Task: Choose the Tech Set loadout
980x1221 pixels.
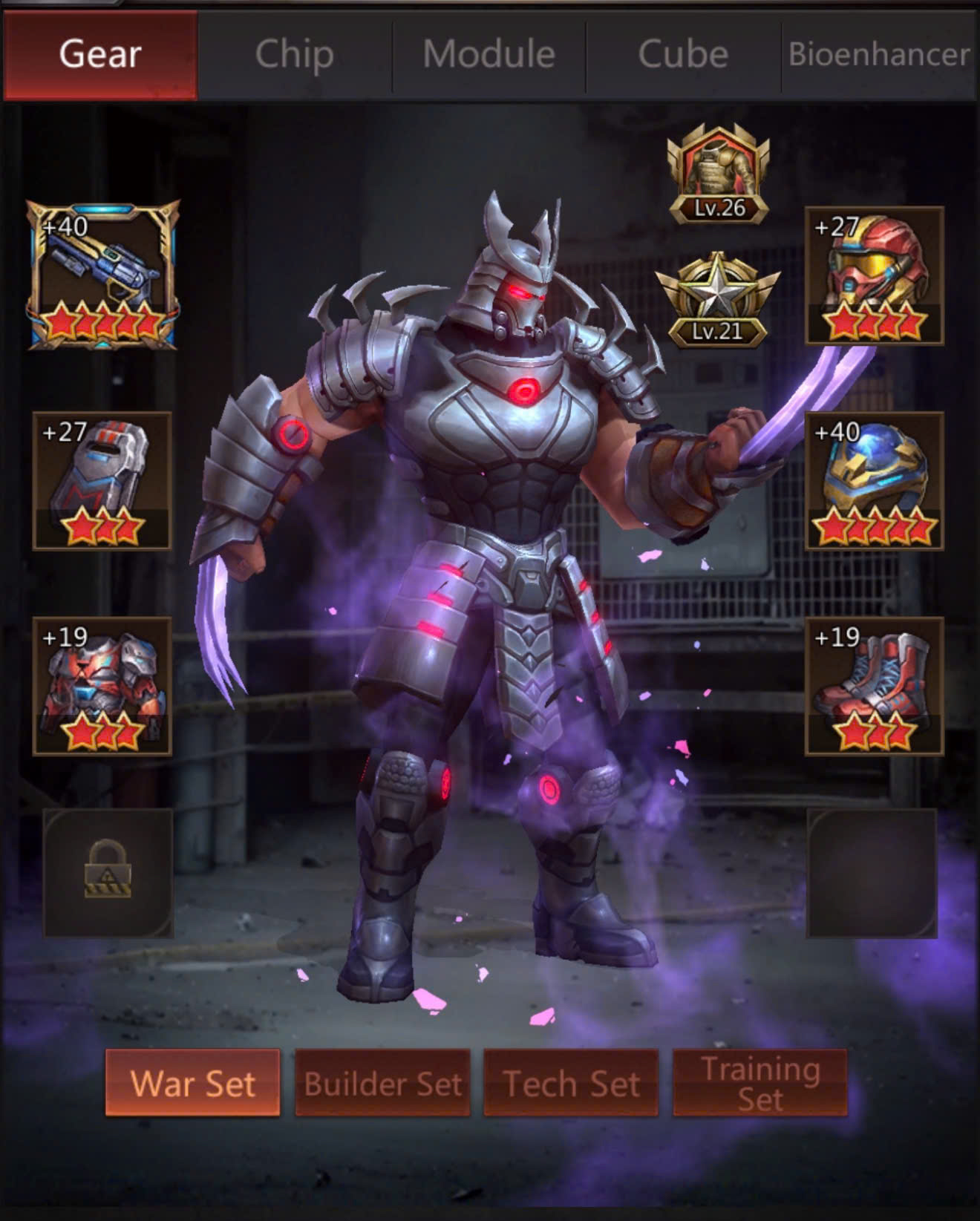Action: pos(571,1083)
